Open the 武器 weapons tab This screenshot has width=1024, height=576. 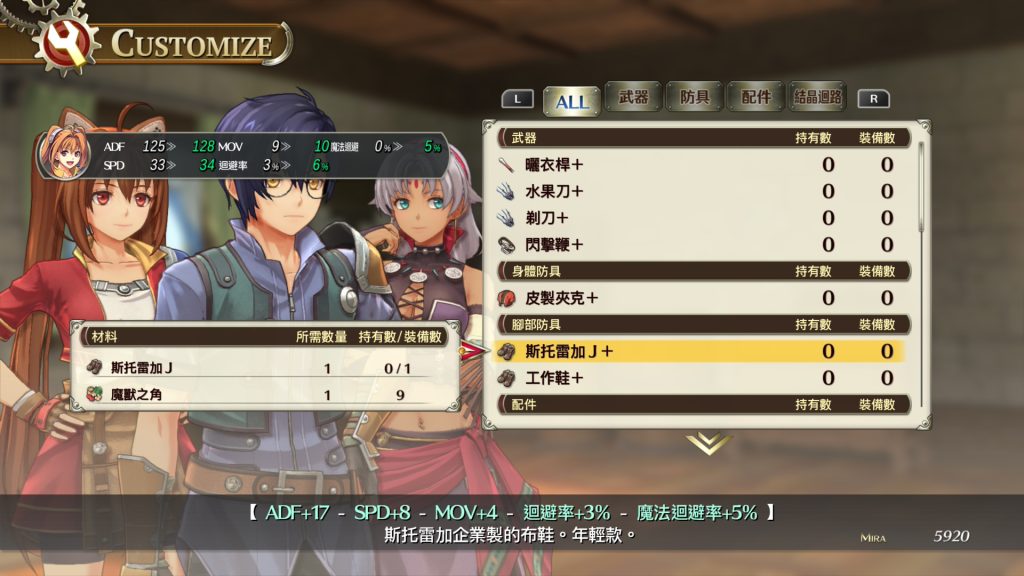[633, 97]
